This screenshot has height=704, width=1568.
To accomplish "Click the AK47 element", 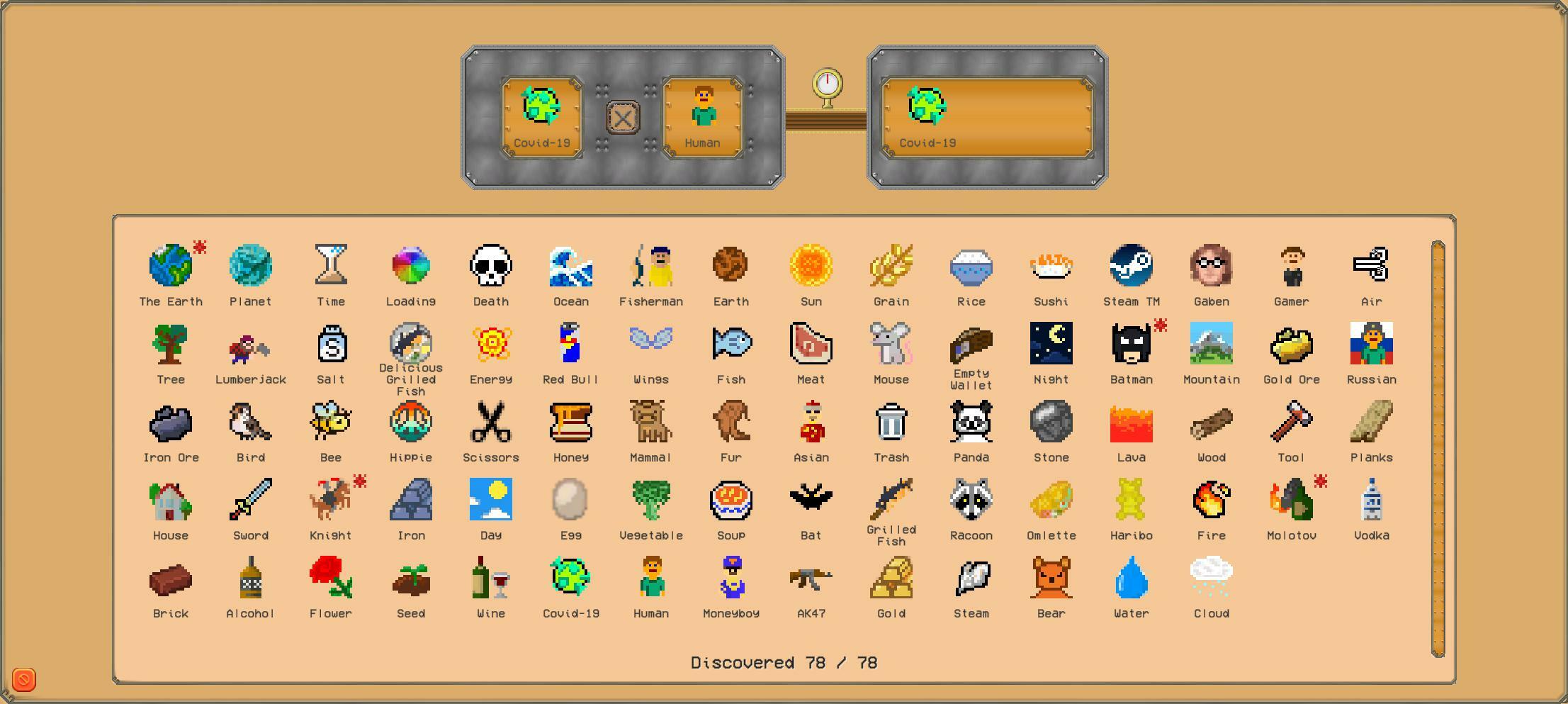I will [x=811, y=578].
